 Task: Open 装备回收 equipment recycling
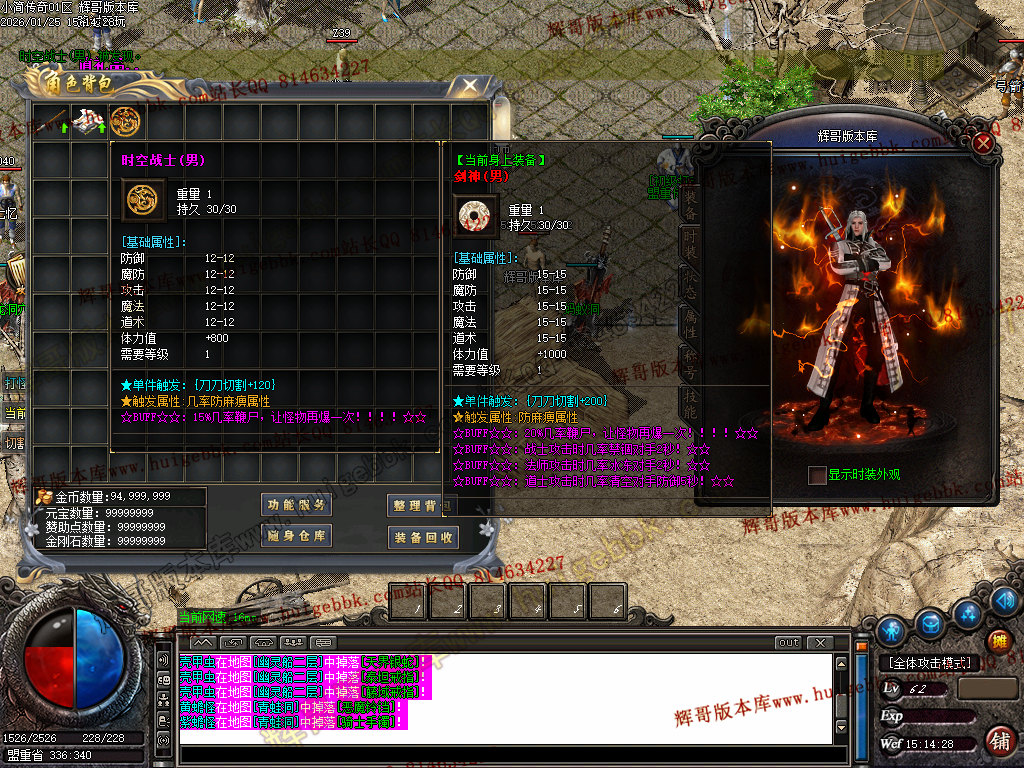click(x=423, y=537)
